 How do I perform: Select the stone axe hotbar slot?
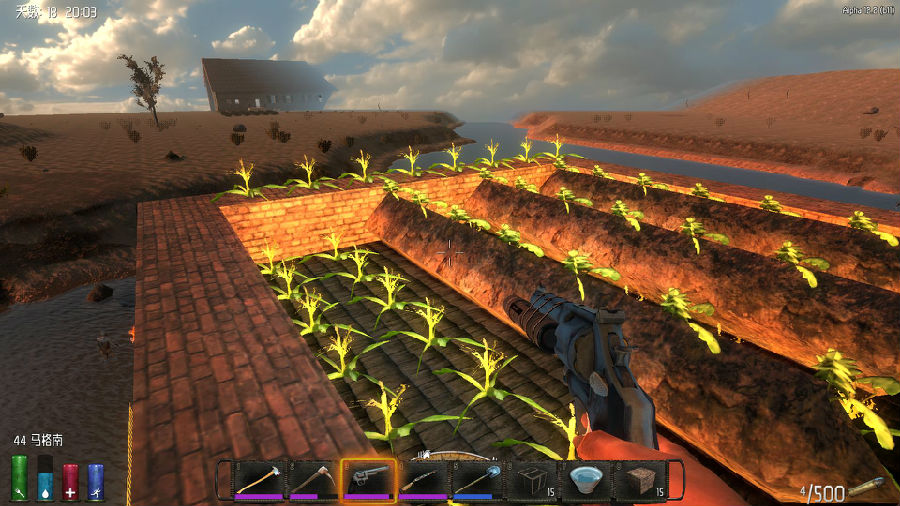point(259,480)
